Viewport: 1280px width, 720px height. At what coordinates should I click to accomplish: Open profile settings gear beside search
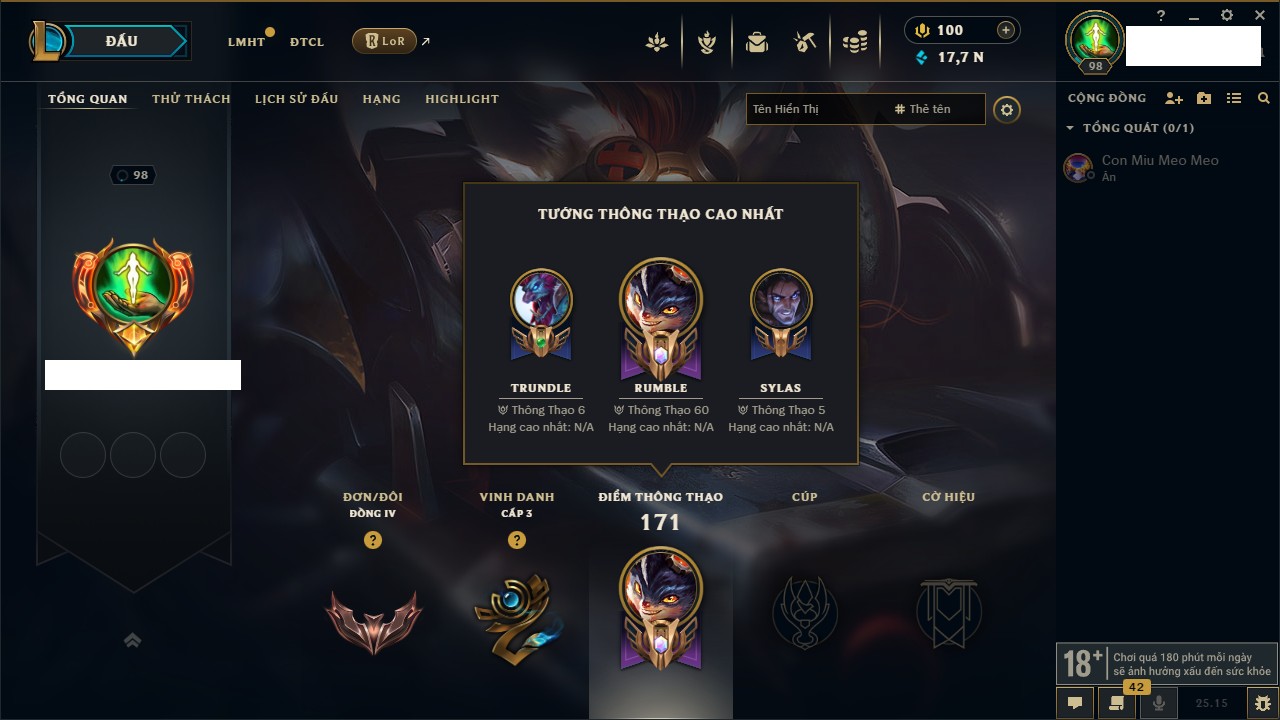[1007, 110]
